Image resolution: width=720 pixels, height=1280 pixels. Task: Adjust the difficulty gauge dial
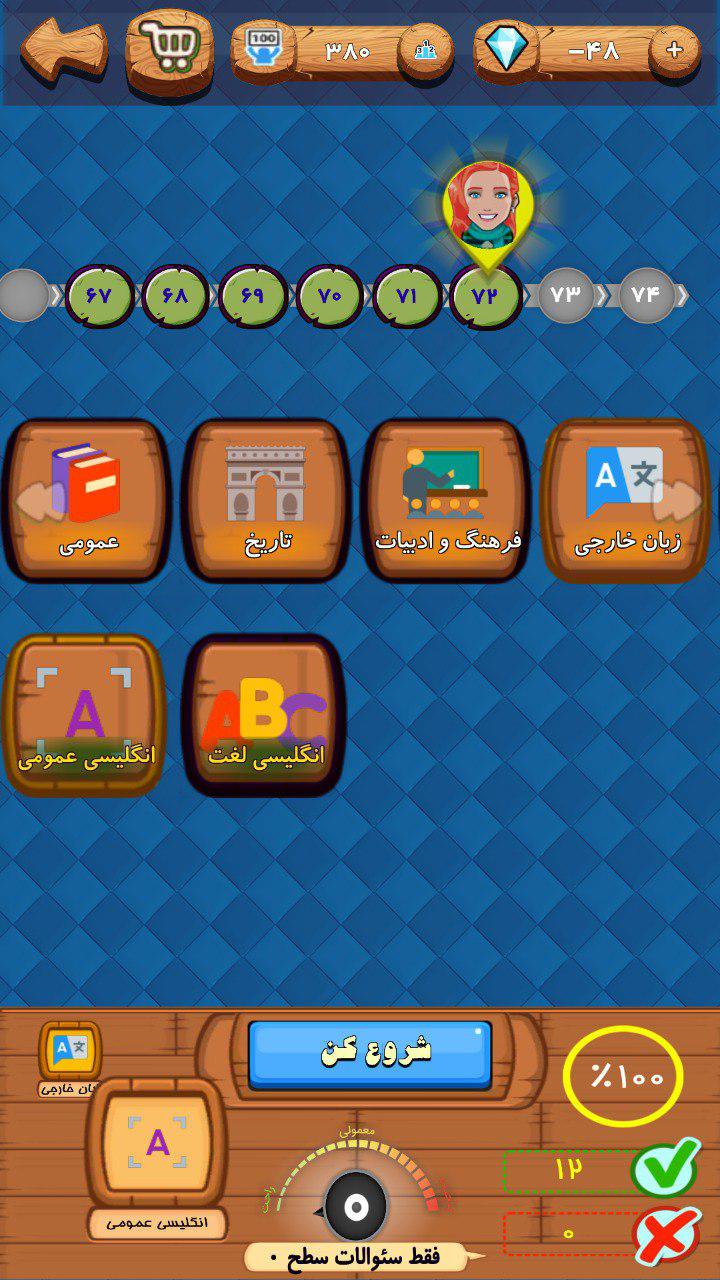(x=355, y=1206)
